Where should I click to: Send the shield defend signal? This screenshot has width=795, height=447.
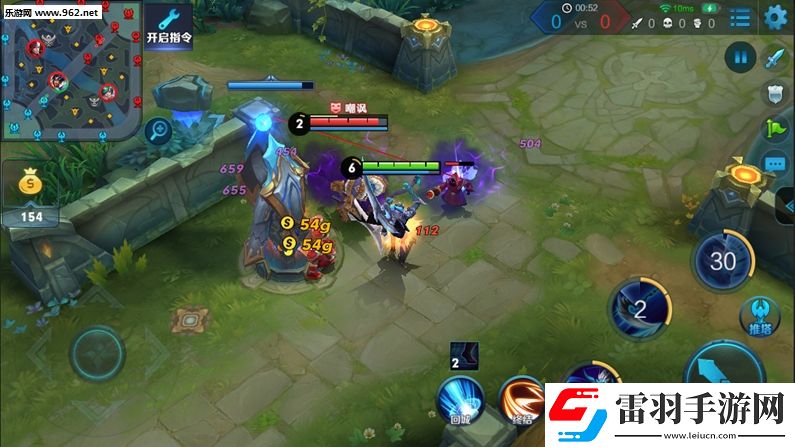coord(775,93)
